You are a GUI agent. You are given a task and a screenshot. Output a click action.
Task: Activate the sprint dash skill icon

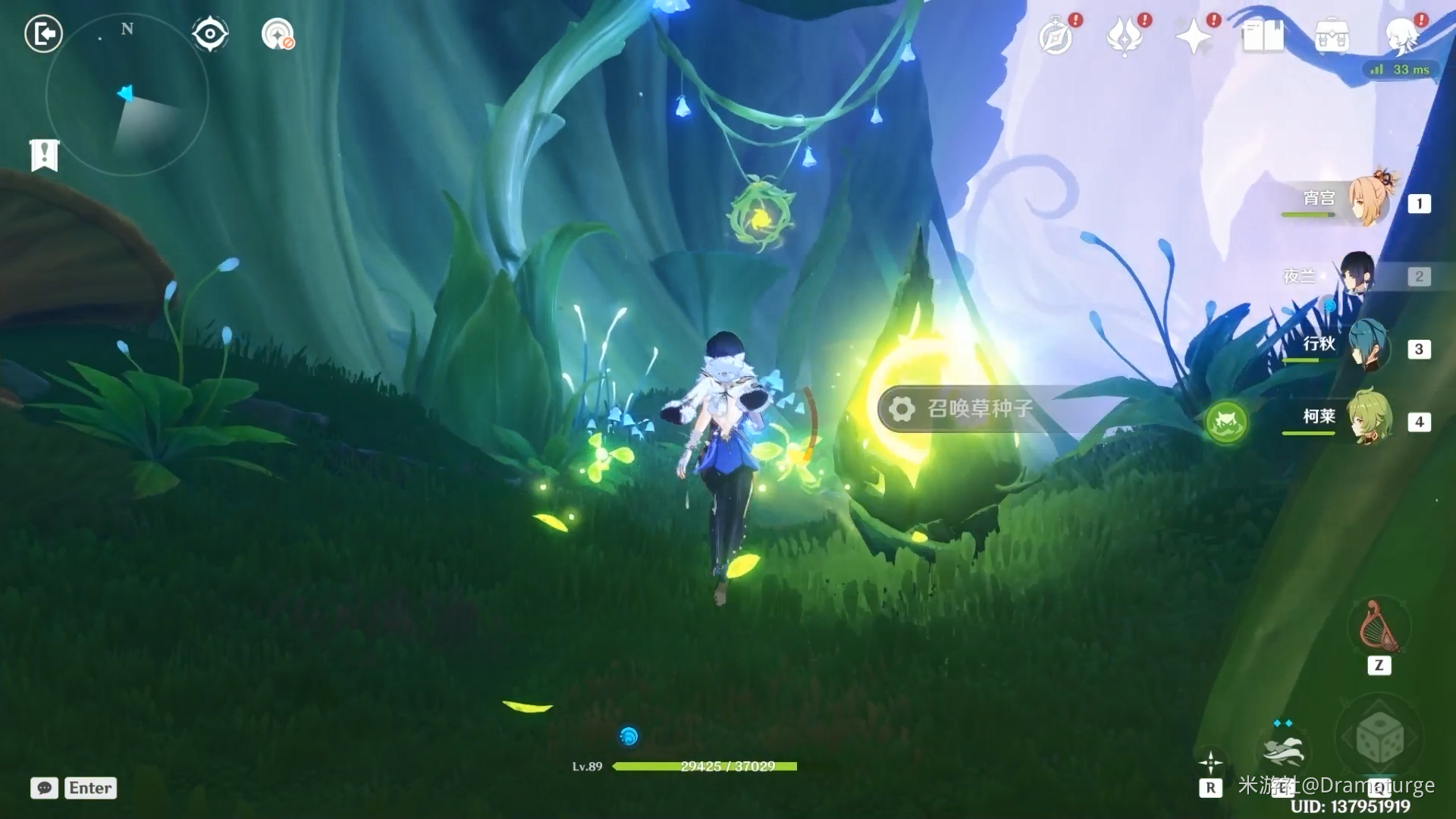(1282, 749)
